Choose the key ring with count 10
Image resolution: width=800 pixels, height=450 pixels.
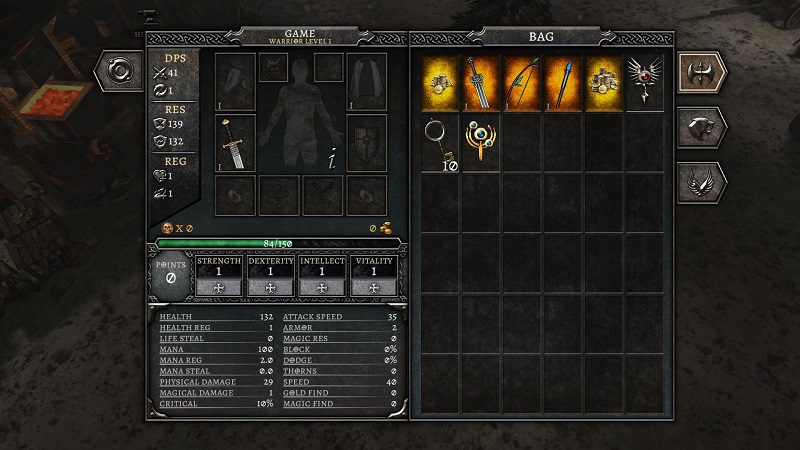(440, 143)
